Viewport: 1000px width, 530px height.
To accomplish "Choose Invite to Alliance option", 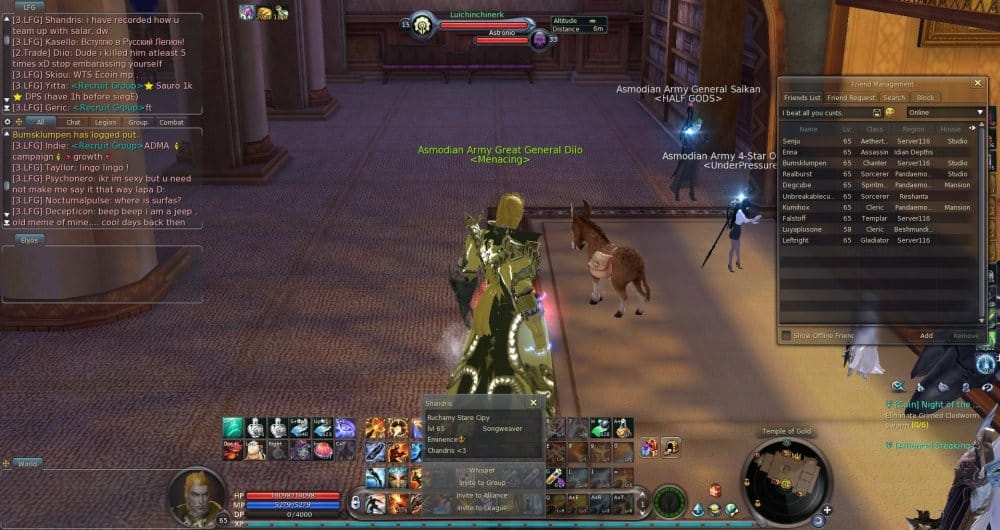I will pyautogui.click(x=482, y=495).
